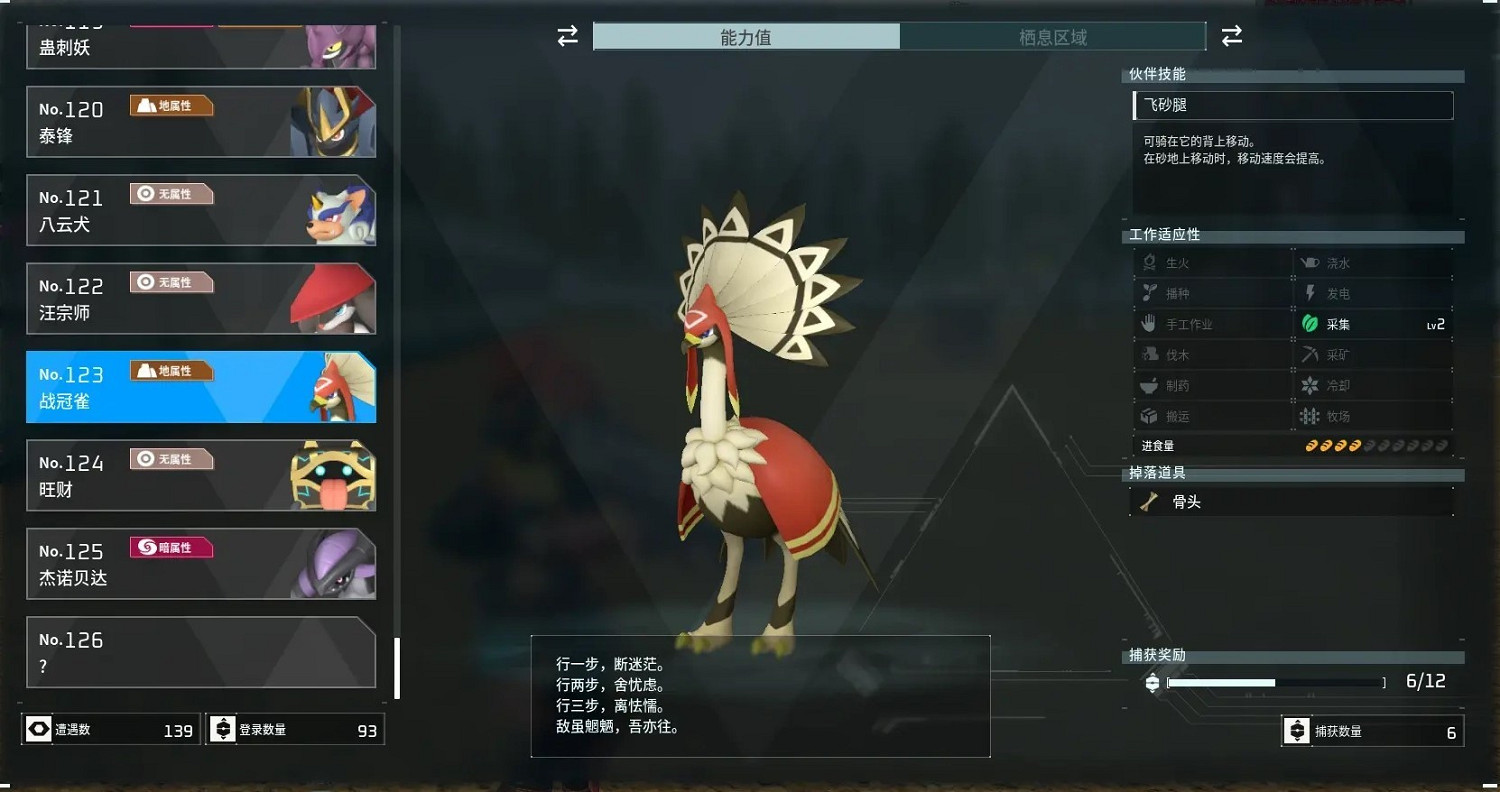Switch to the 栖息区域 tab
The height and width of the screenshot is (792, 1500).
[x=1053, y=36]
